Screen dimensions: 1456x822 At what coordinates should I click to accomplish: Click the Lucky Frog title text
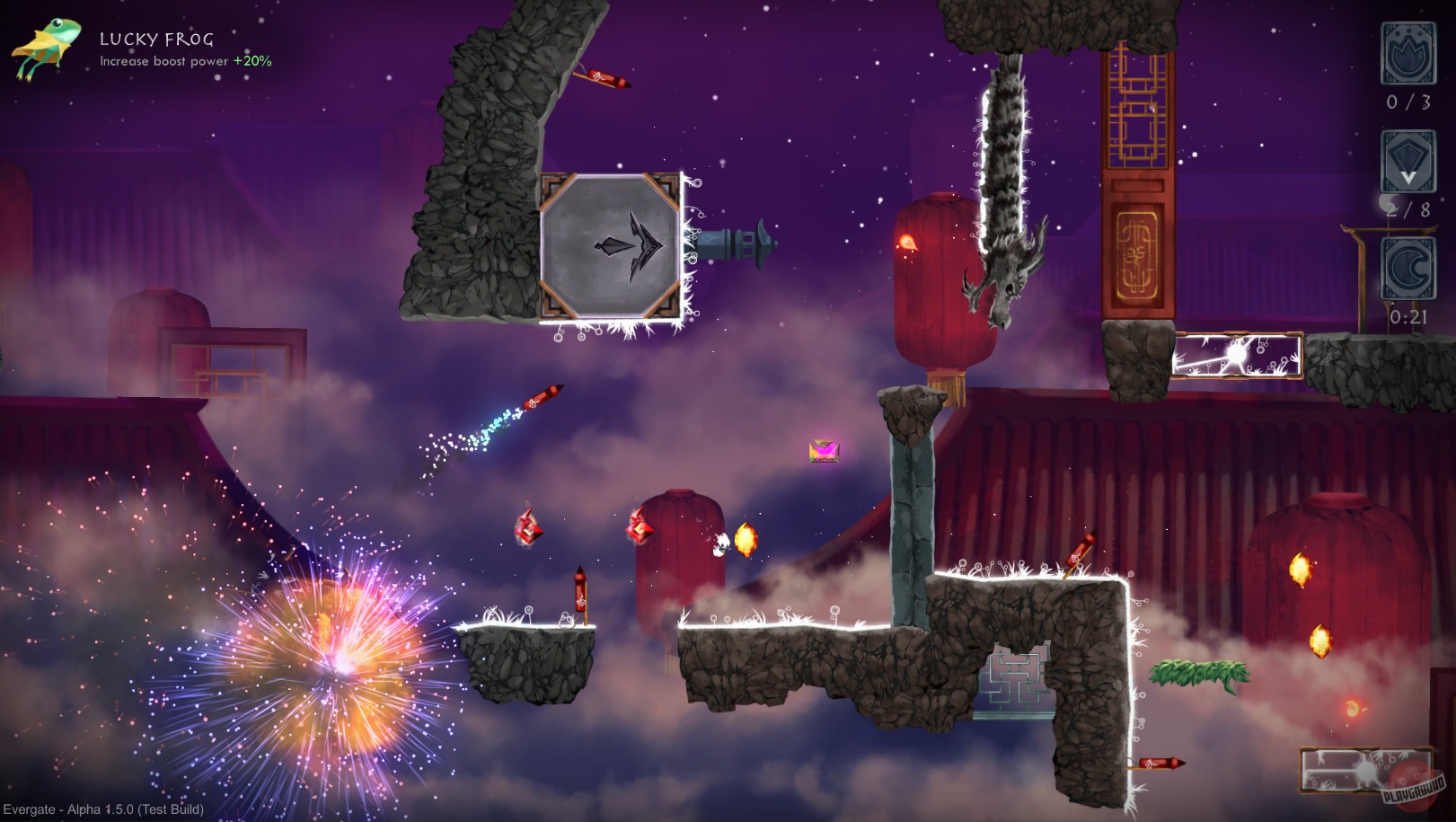(154, 40)
